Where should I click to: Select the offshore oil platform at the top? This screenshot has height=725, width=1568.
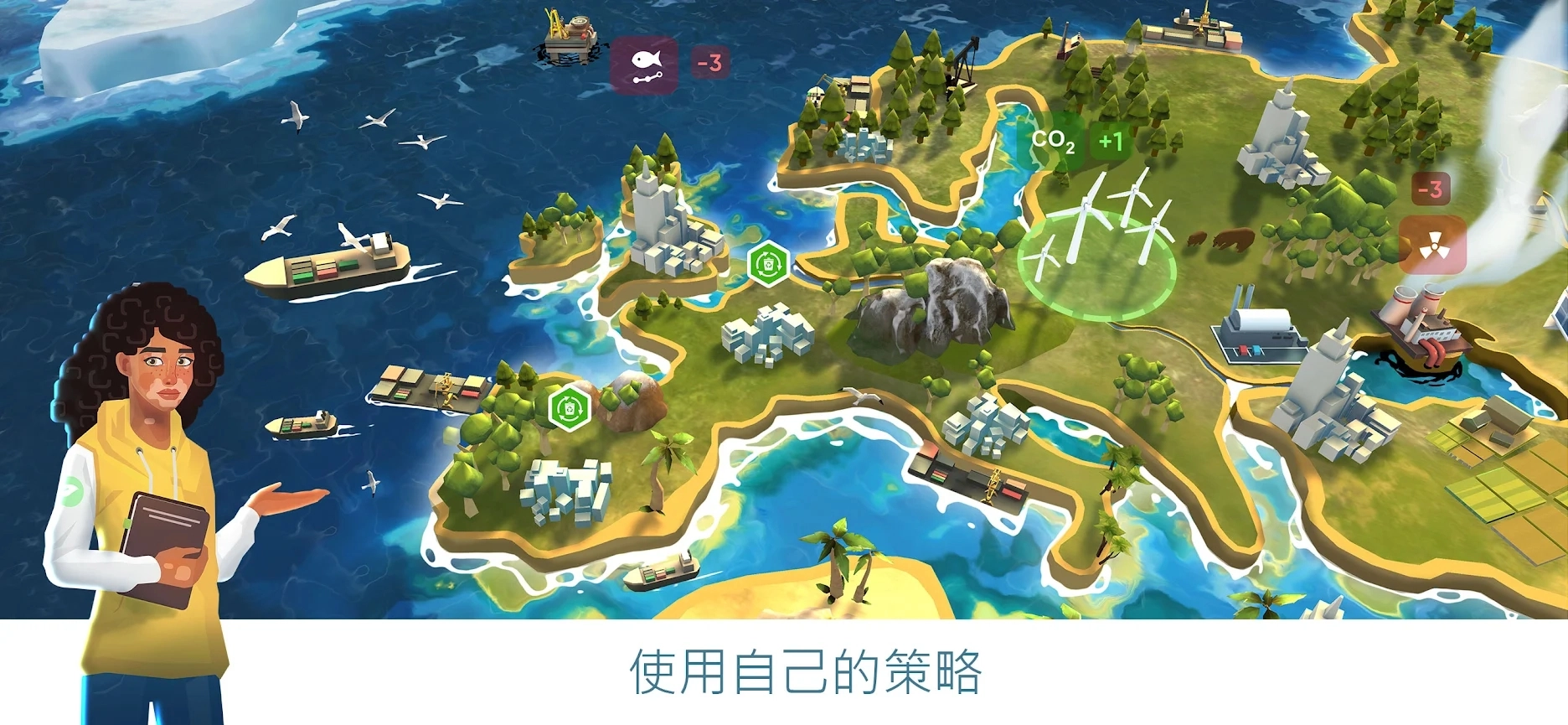570,38
